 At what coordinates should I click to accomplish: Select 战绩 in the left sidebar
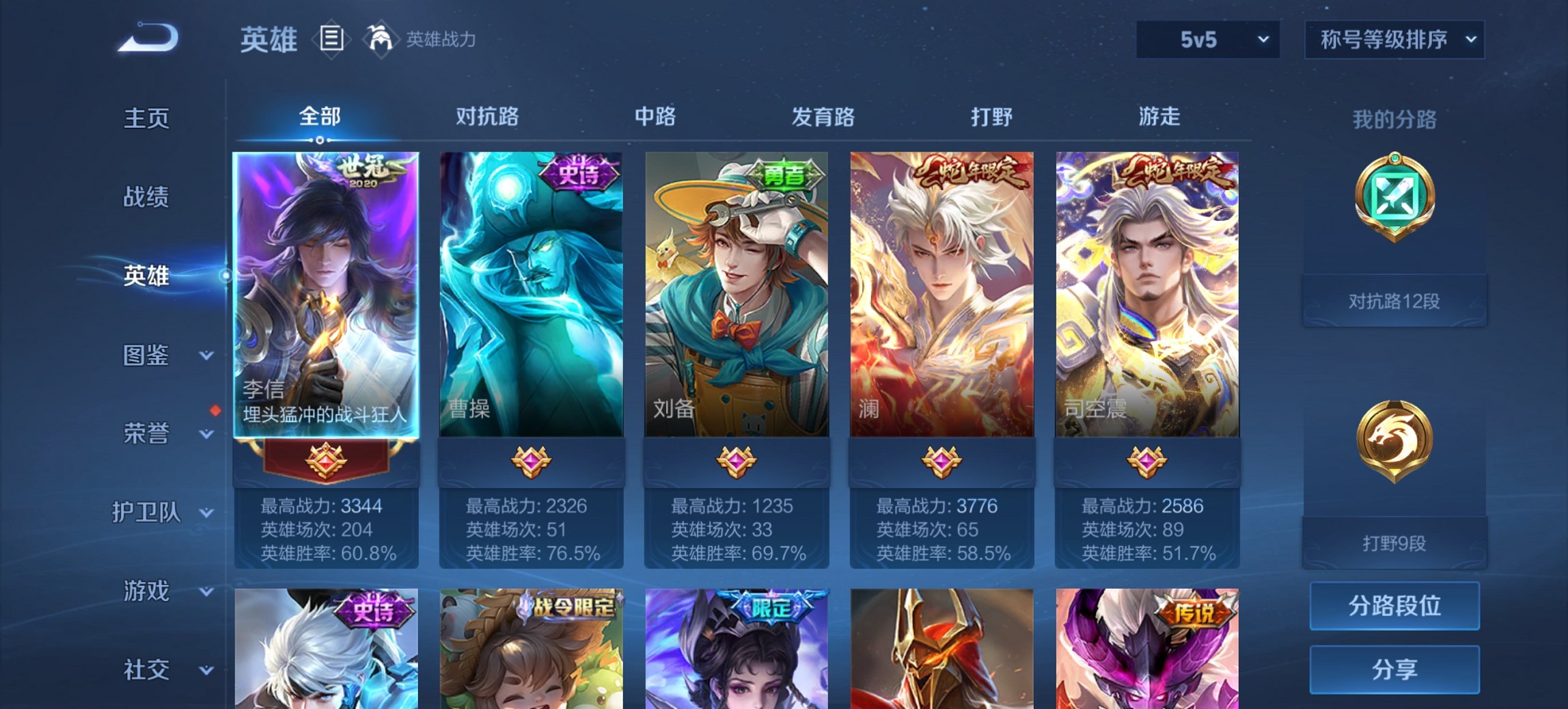tap(148, 198)
